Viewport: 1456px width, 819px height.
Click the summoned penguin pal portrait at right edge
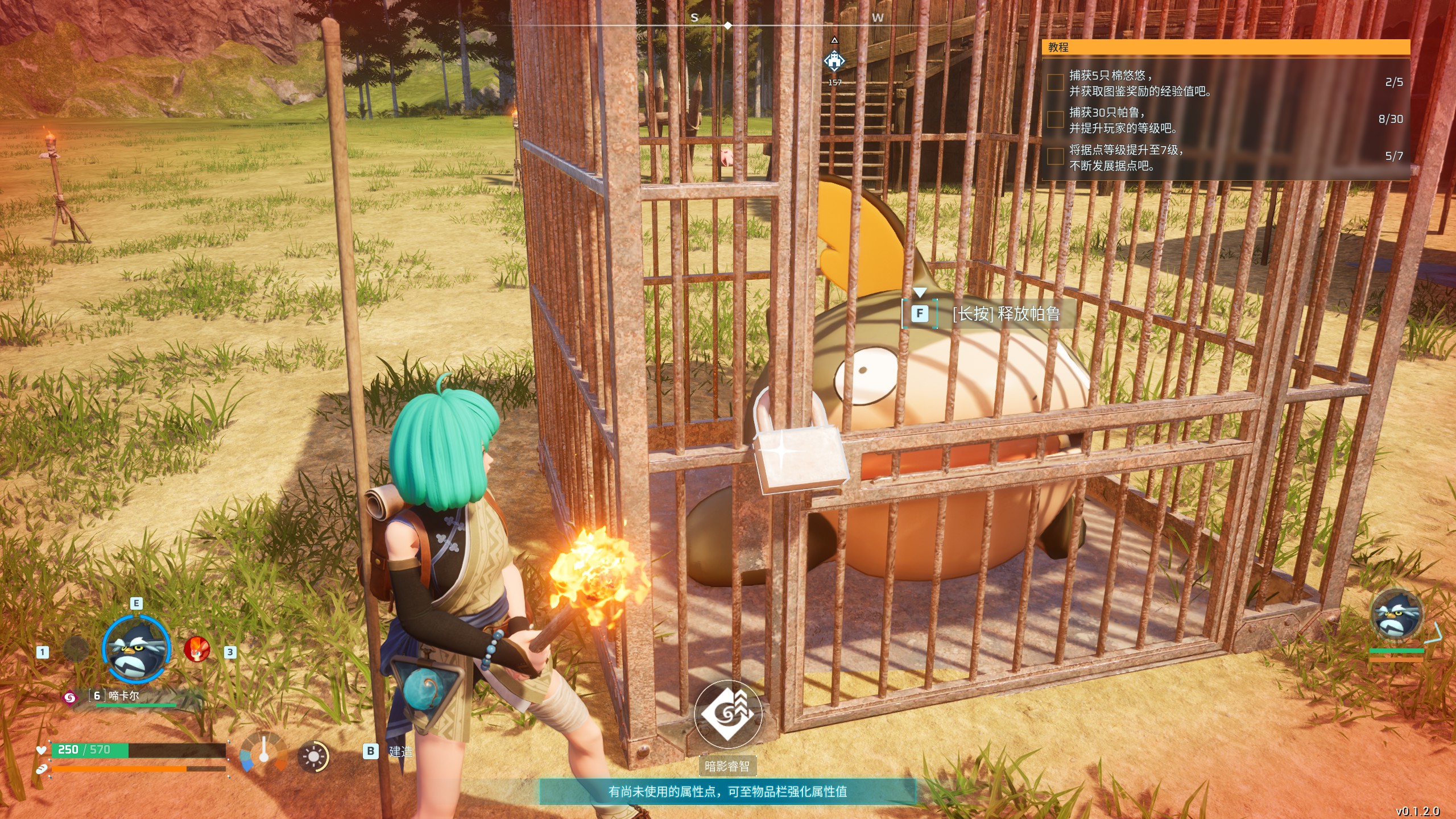tap(1396, 615)
